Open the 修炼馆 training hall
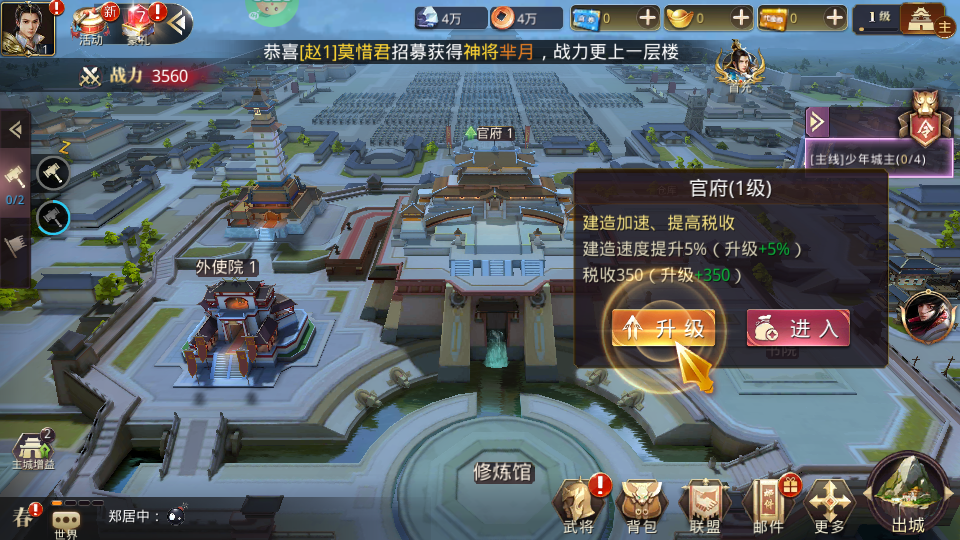Image resolution: width=960 pixels, height=540 pixels. (x=503, y=472)
